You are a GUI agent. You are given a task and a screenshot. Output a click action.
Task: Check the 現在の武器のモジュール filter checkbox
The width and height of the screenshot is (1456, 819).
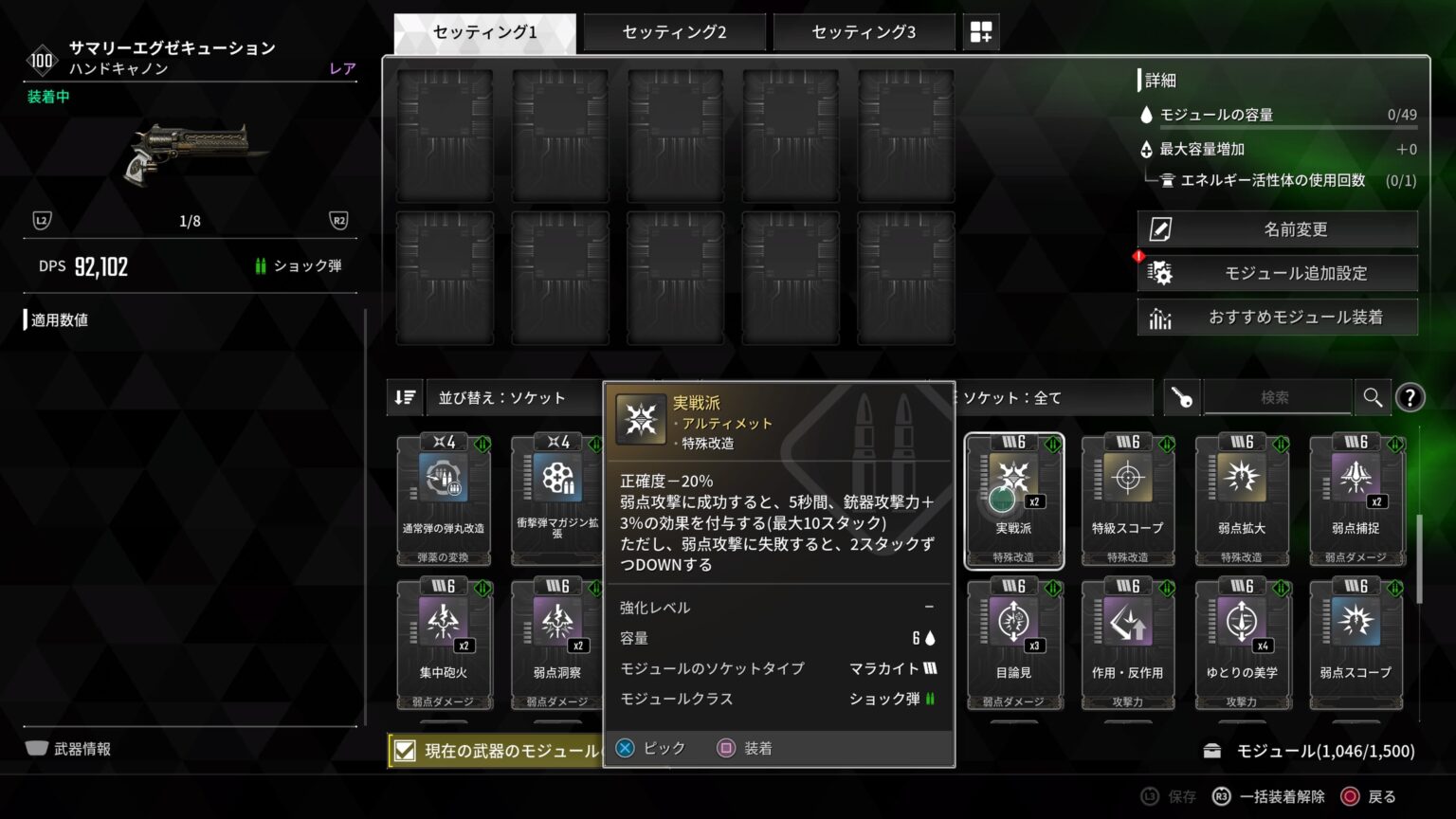click(406, 750)
